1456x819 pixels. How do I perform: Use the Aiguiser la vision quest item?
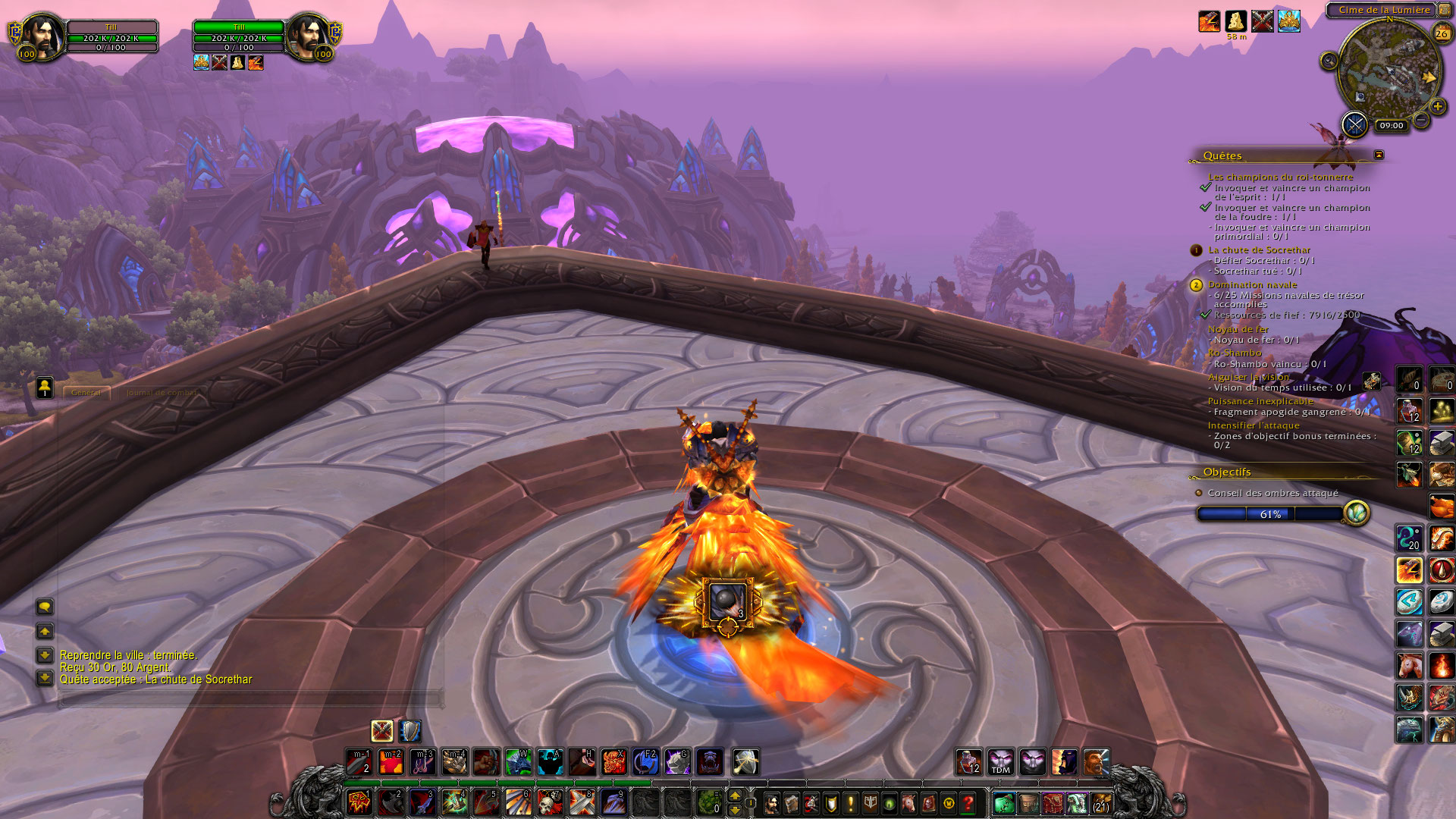click(x=1370, y=381)
